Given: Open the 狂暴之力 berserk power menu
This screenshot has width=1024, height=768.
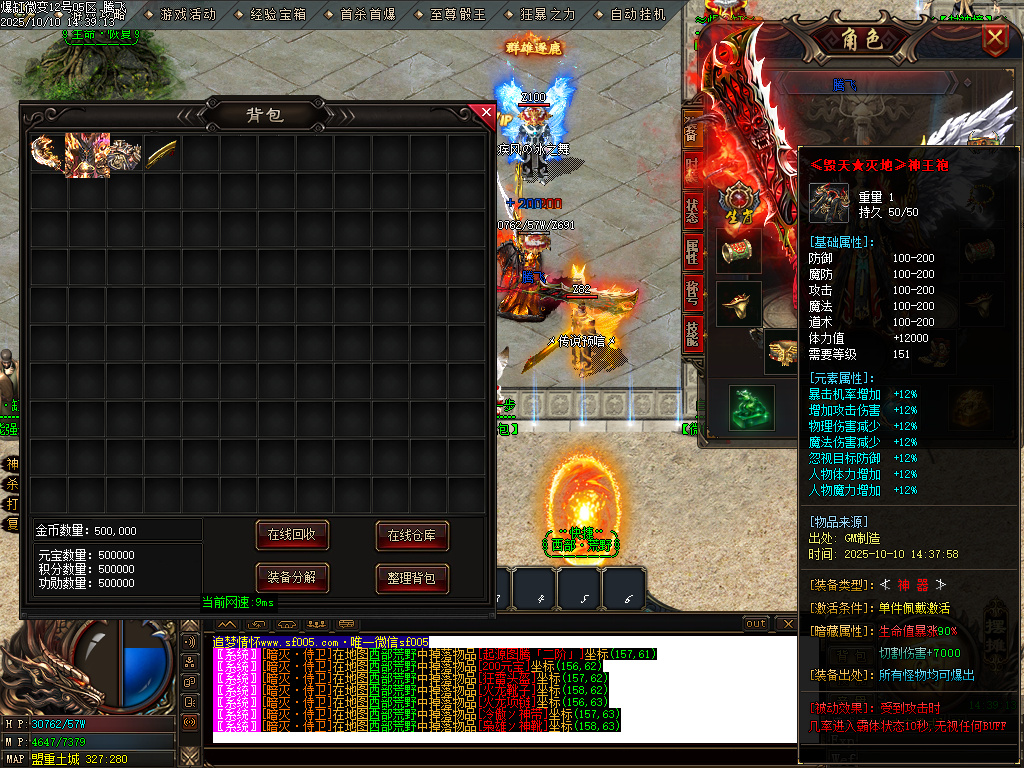Looking at the screenshot, I should (547, 15).
